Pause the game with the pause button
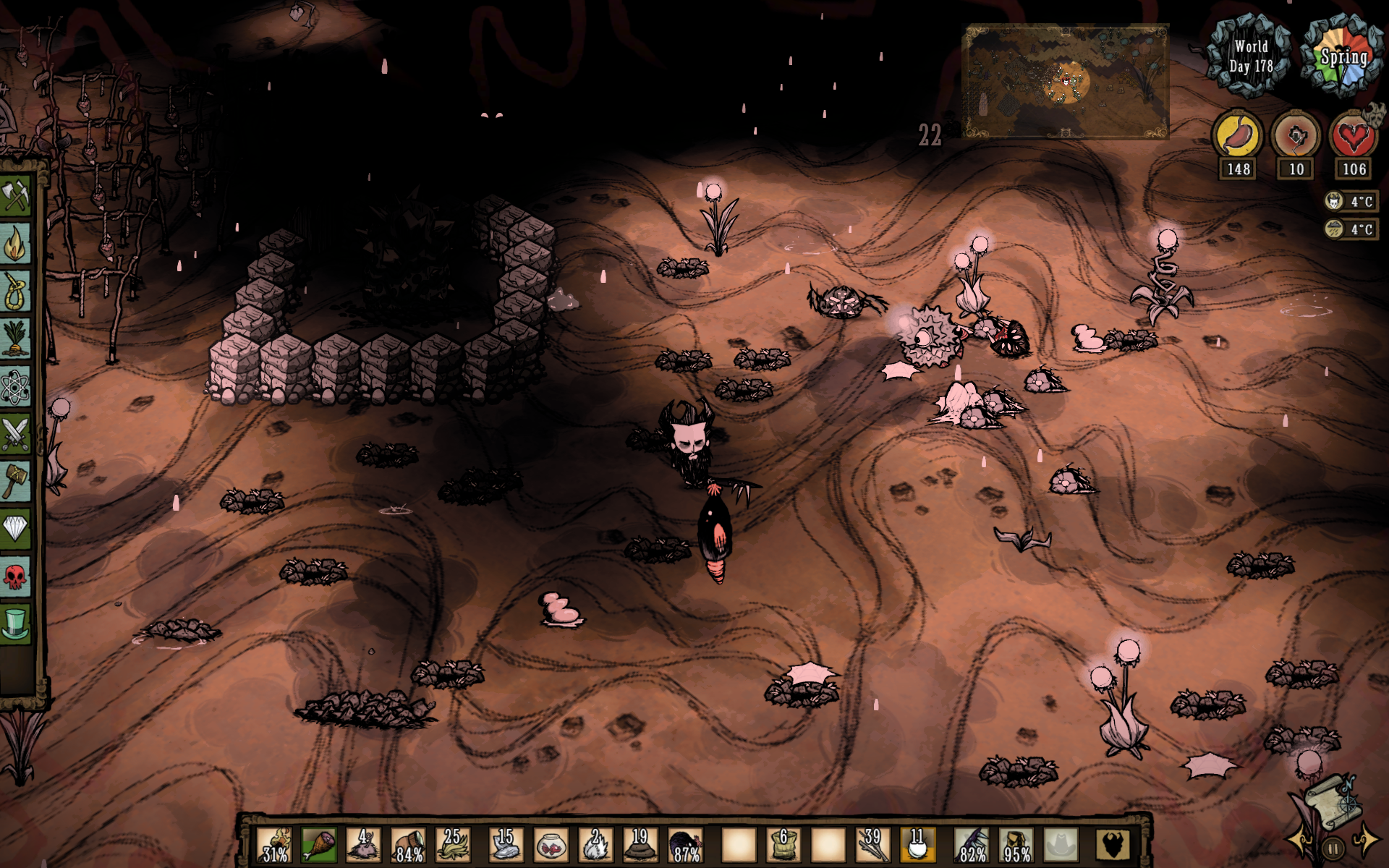 1333,848
